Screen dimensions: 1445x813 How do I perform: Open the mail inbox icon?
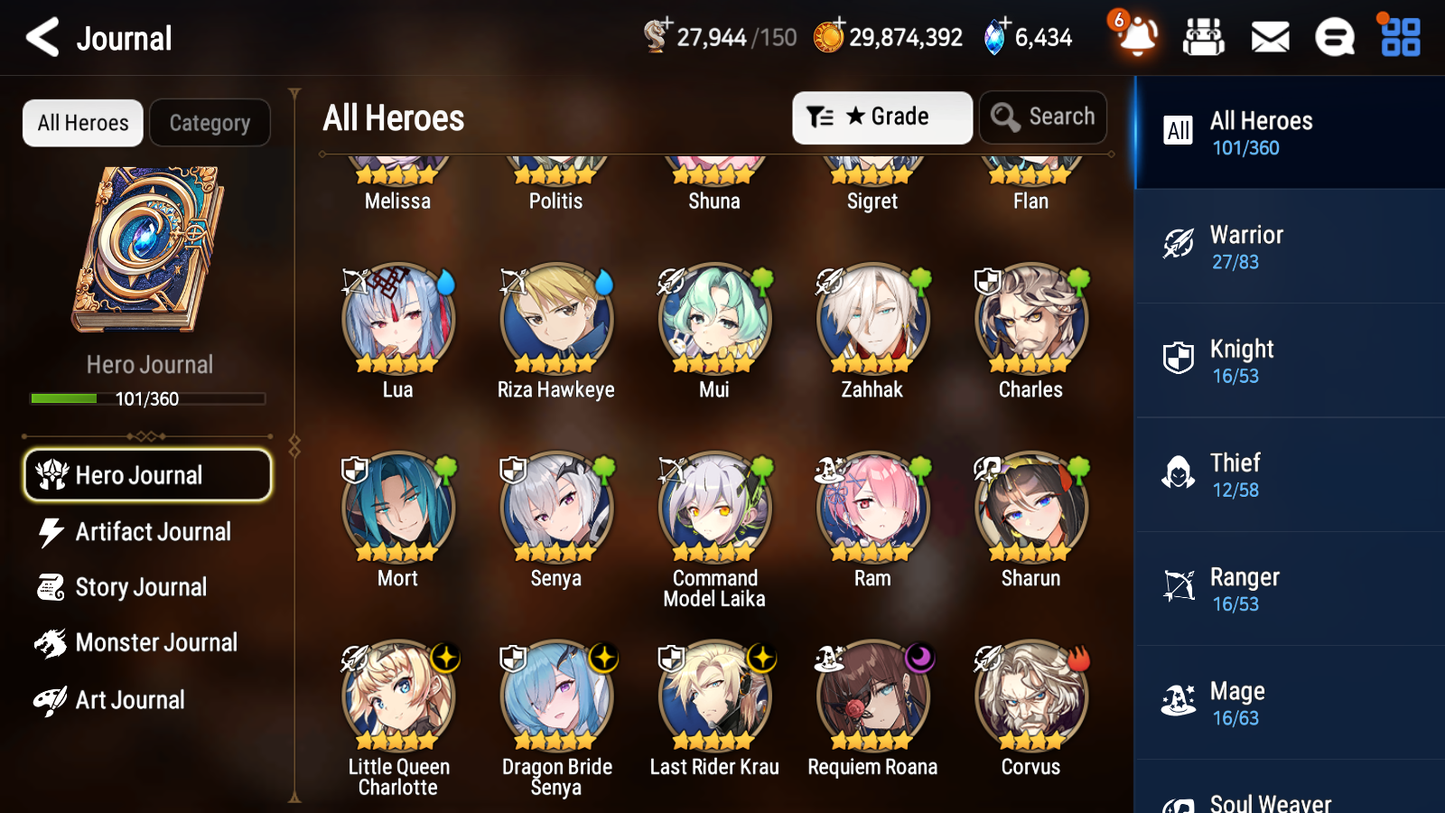(x=1270, y=36)
